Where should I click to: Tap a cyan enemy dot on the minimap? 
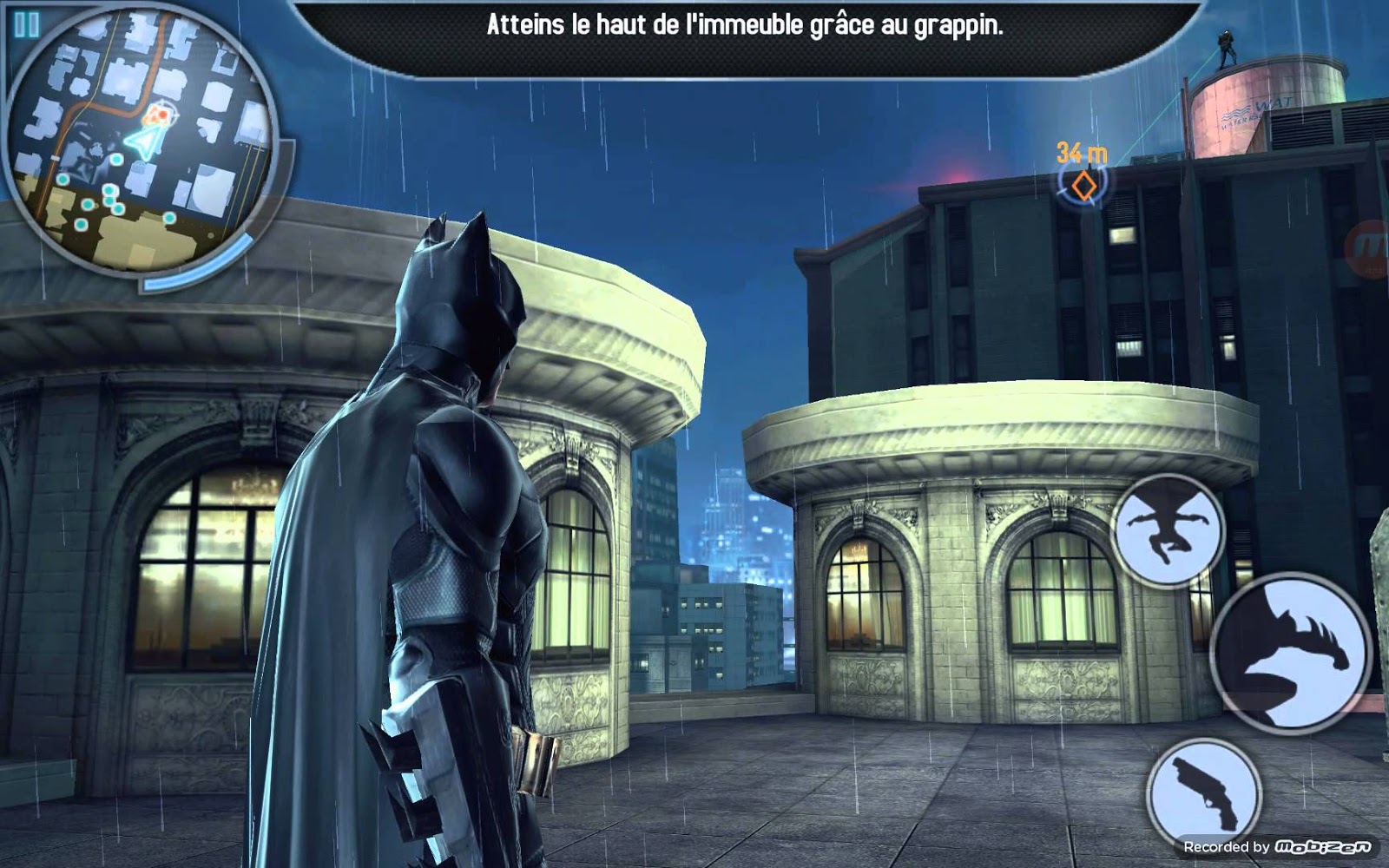click(x=116, y=161)
